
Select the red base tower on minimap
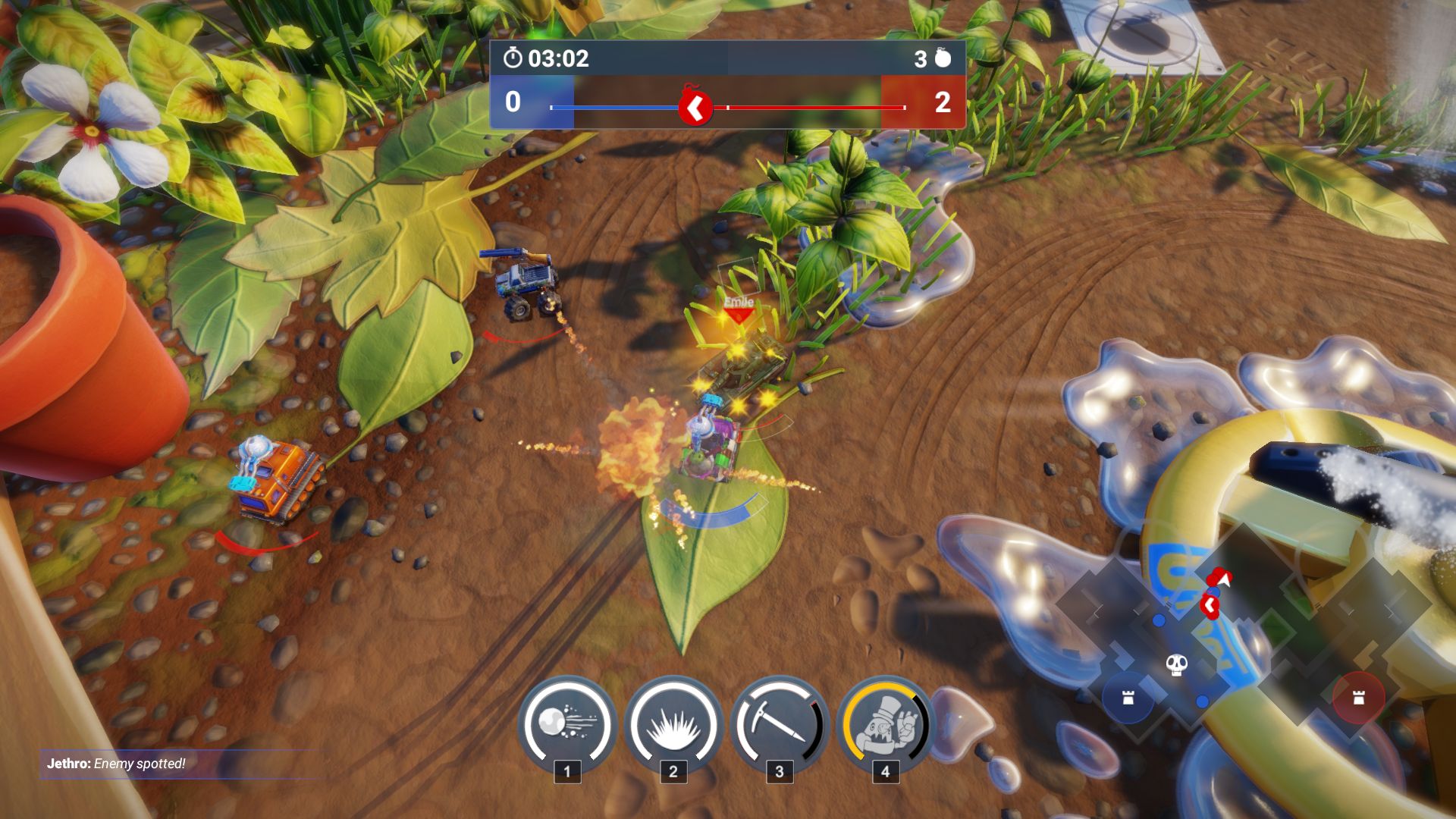(x=1358, y=697)
